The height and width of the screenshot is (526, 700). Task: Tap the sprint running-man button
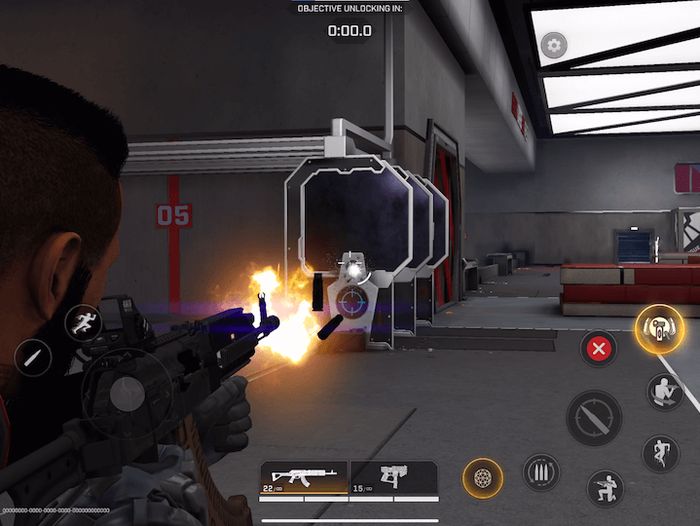[x=83, y=323]
